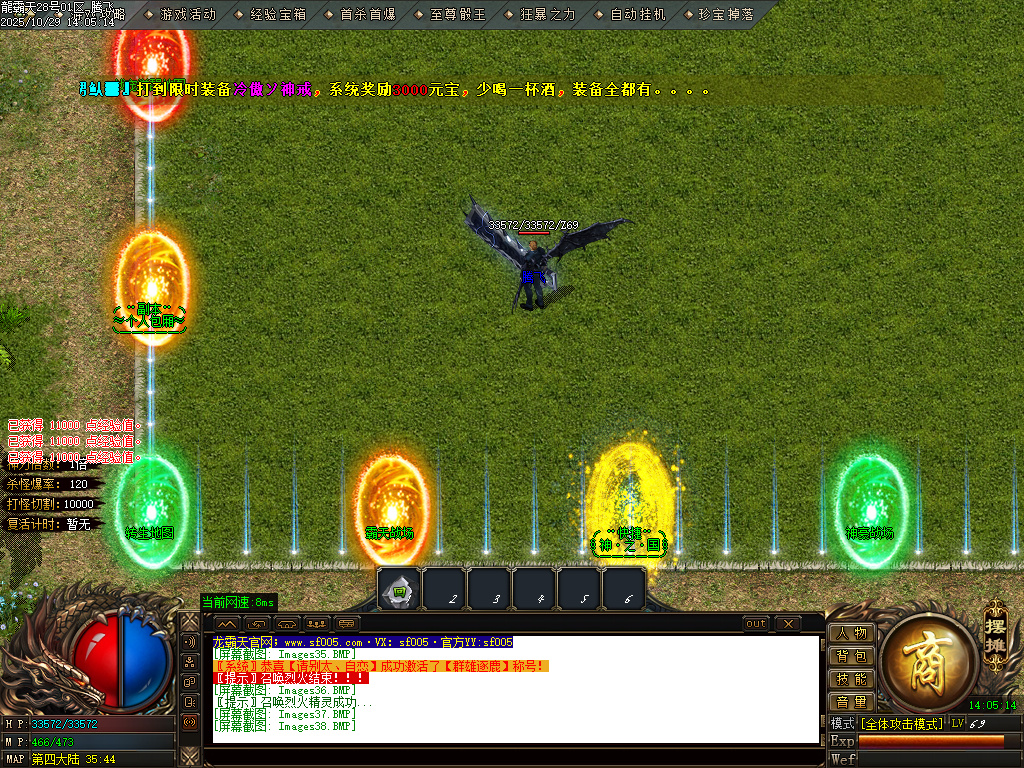
Task: Click the 音量 sound button
Action: coord(851,702)
